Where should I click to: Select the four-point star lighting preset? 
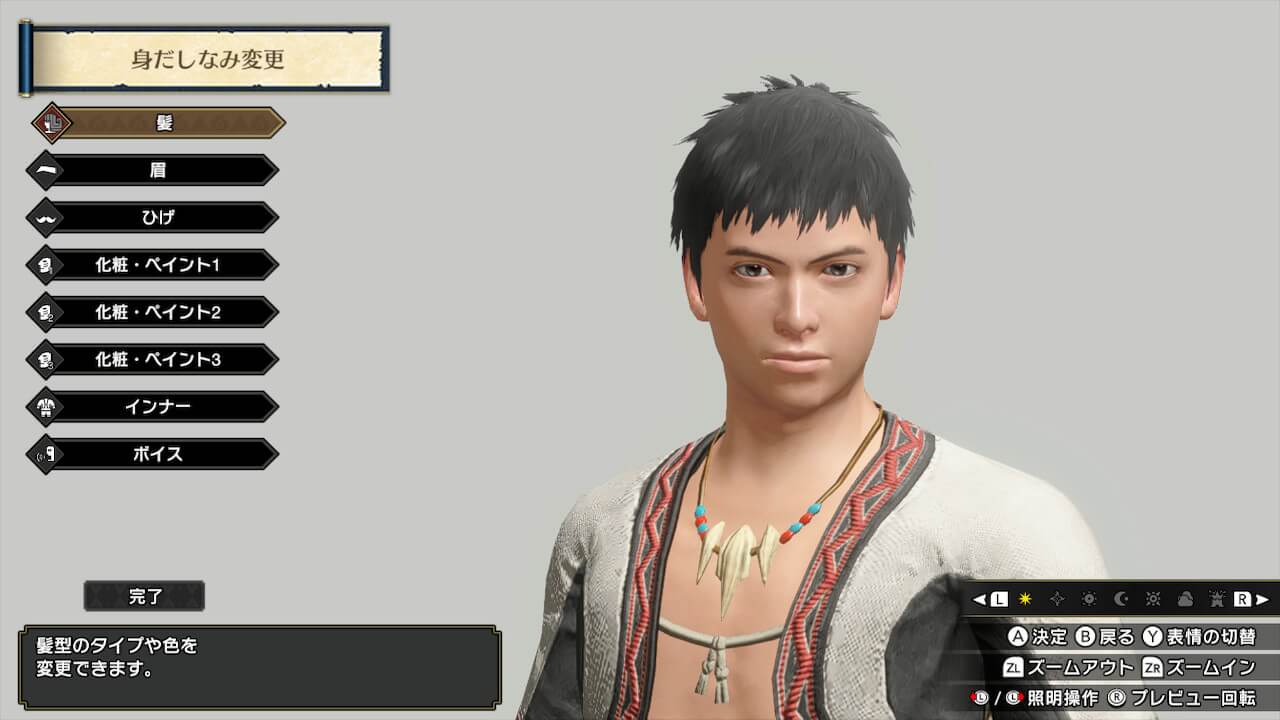[1057, 599]
